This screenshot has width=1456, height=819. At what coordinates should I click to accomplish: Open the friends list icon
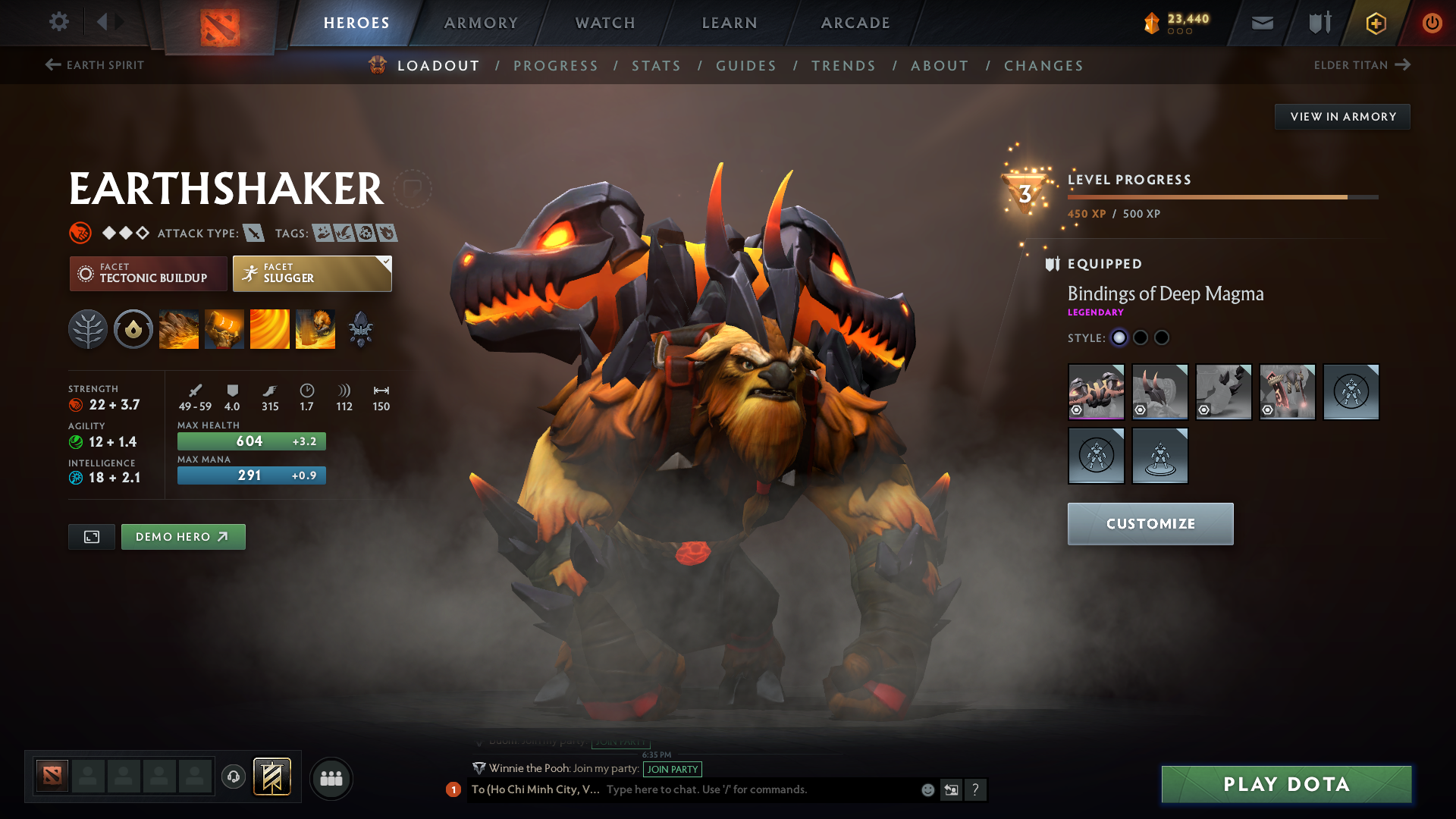pos(331,777)
